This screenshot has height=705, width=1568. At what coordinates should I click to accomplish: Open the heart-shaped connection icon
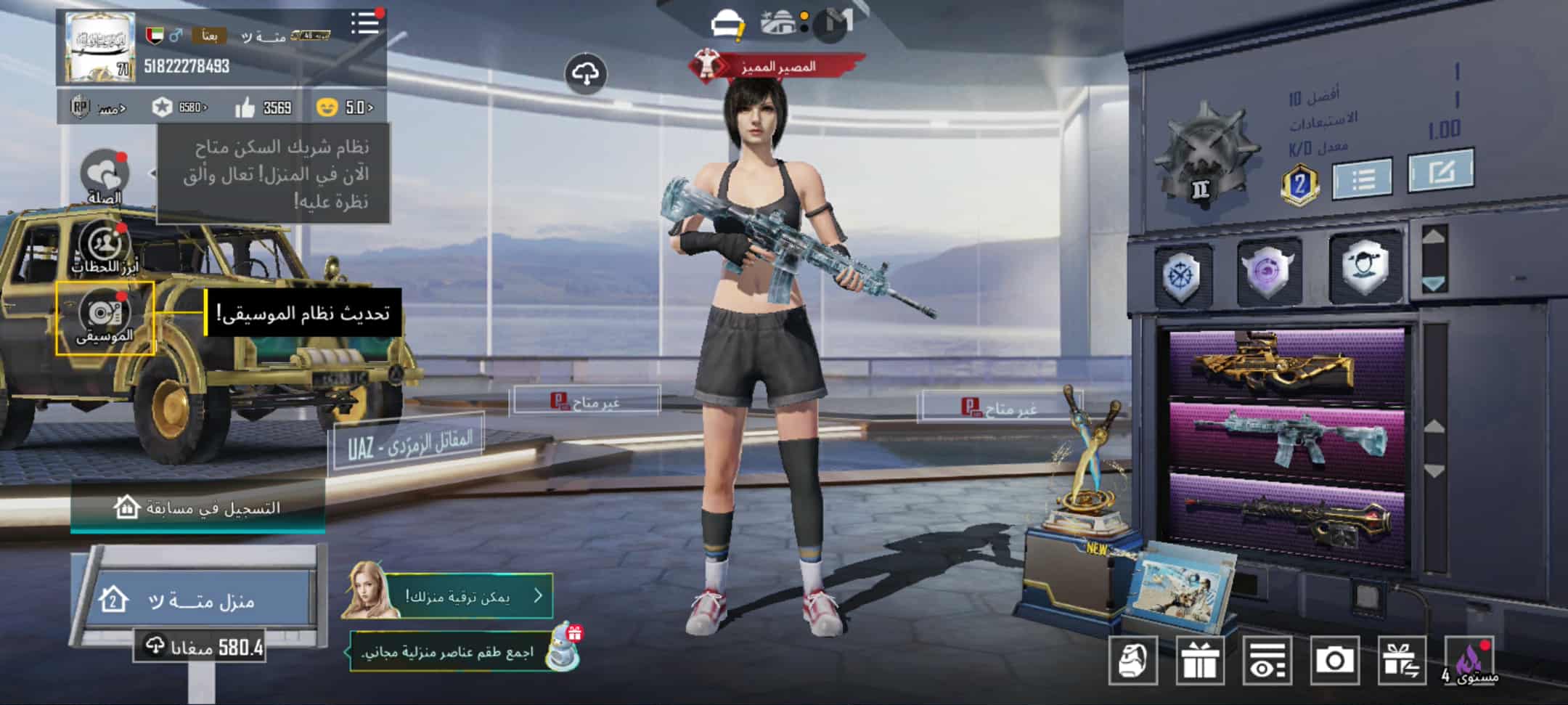(x=105, y=174)
